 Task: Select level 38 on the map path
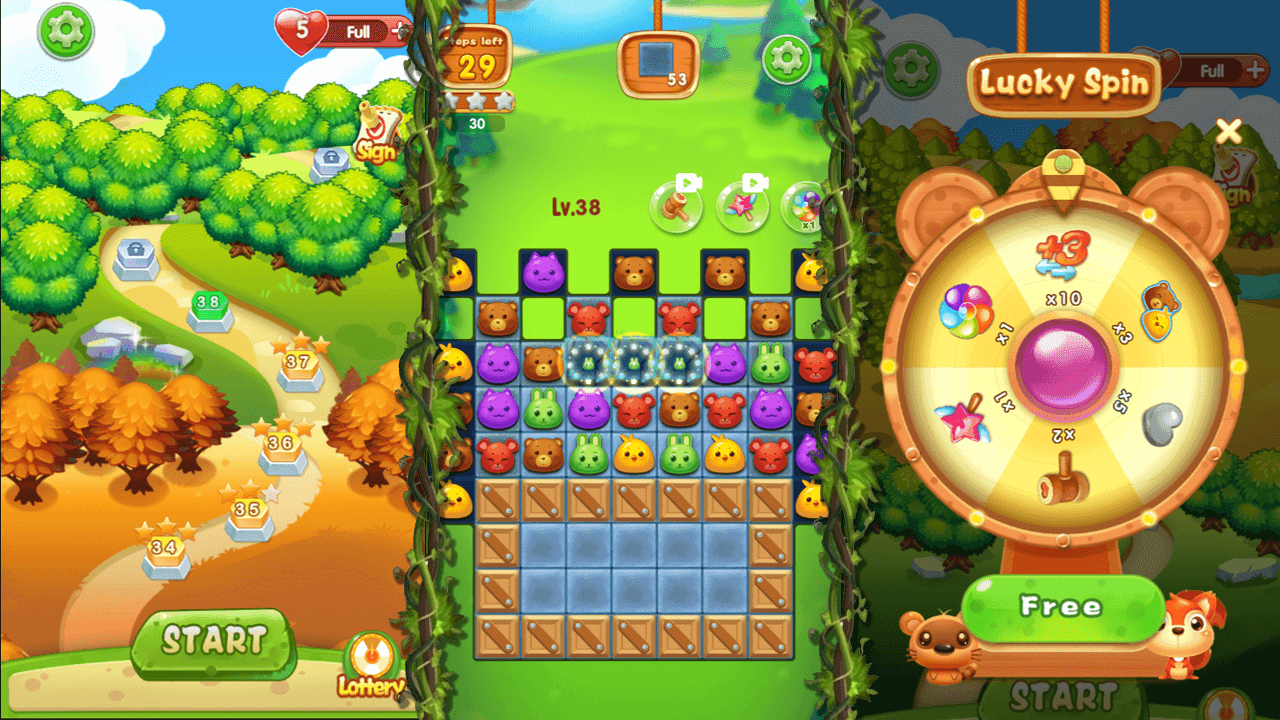pos(209,298)
